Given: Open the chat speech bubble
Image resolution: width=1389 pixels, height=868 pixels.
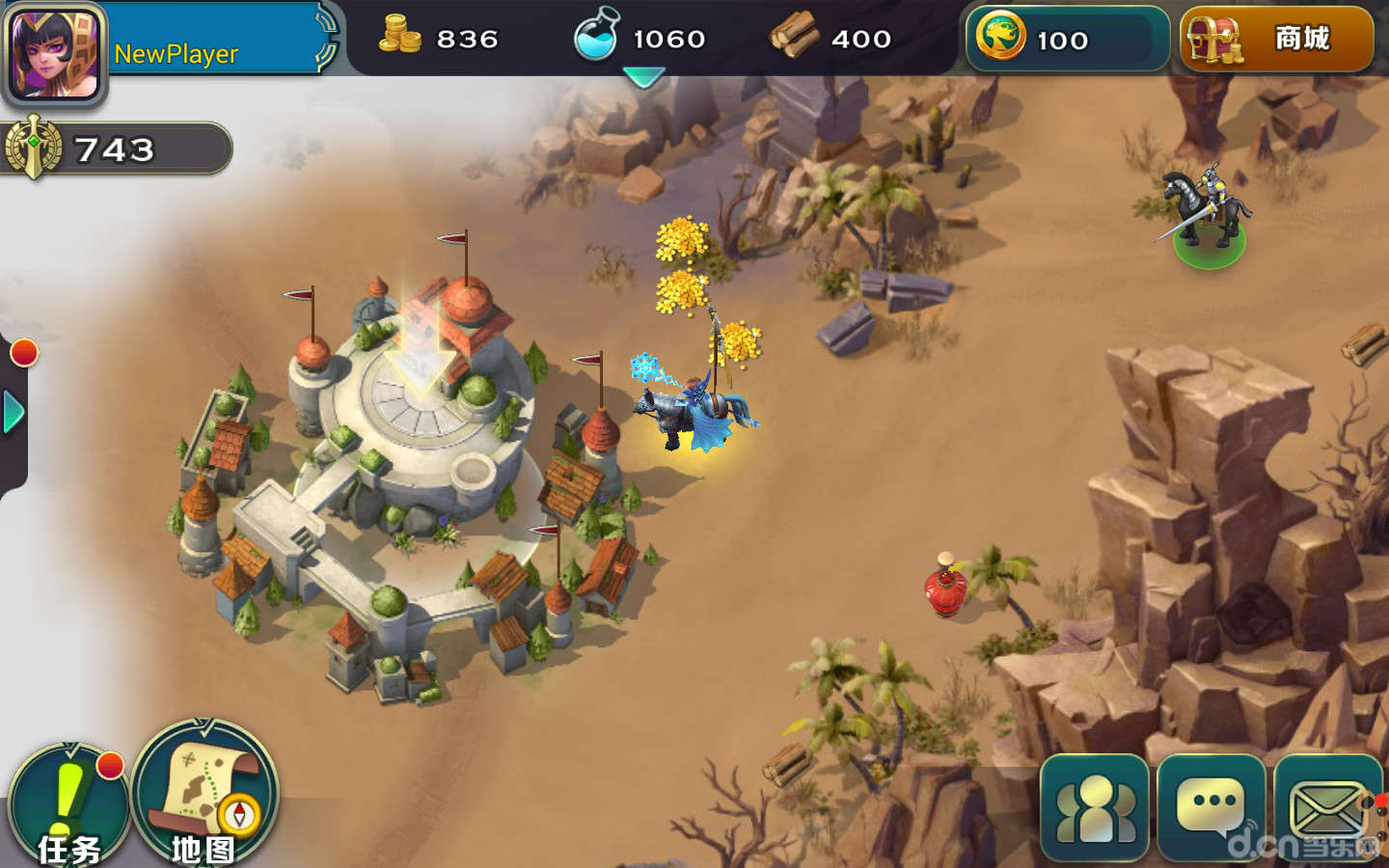Looking at the screenshot, I should coord(1212,808).
